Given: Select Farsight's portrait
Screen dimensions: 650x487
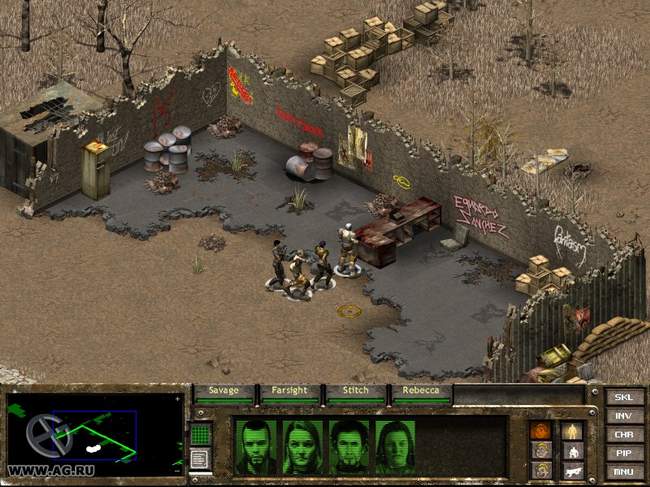Looking at the screenshot, I should (303, 446).
